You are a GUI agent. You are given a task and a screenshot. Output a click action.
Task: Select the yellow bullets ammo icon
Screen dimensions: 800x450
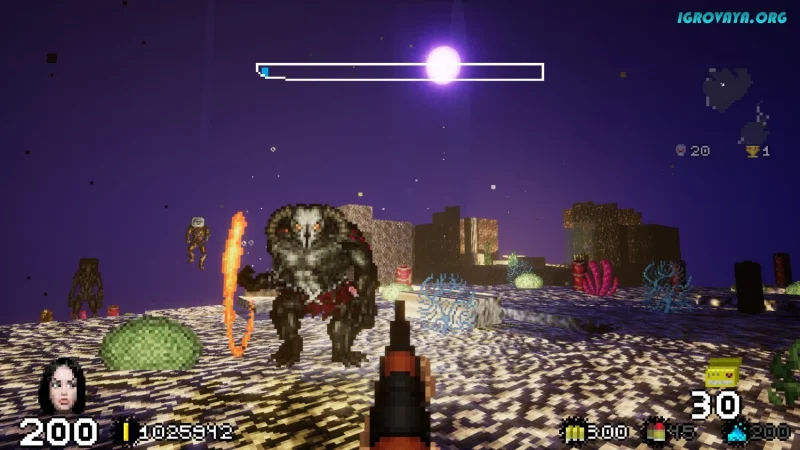point(573,432)
